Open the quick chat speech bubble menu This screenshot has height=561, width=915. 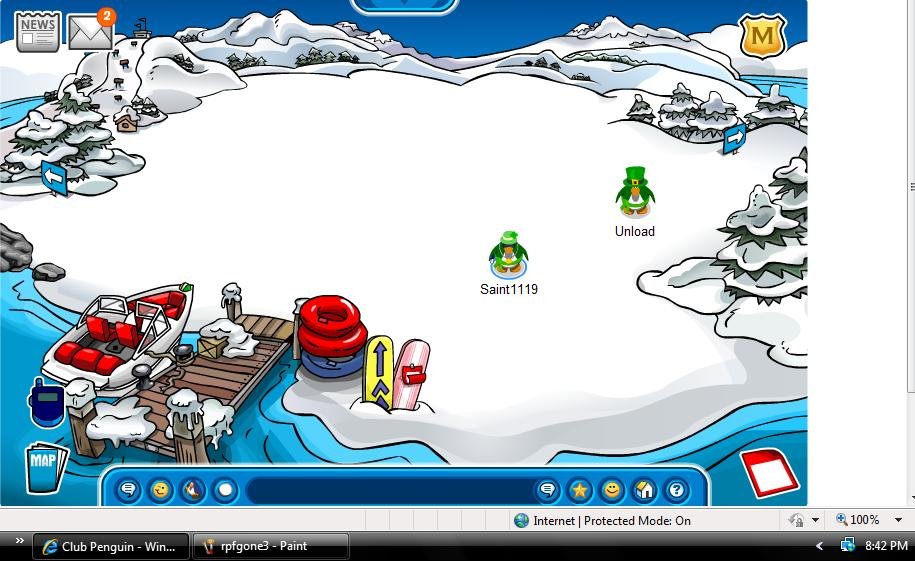128,490
